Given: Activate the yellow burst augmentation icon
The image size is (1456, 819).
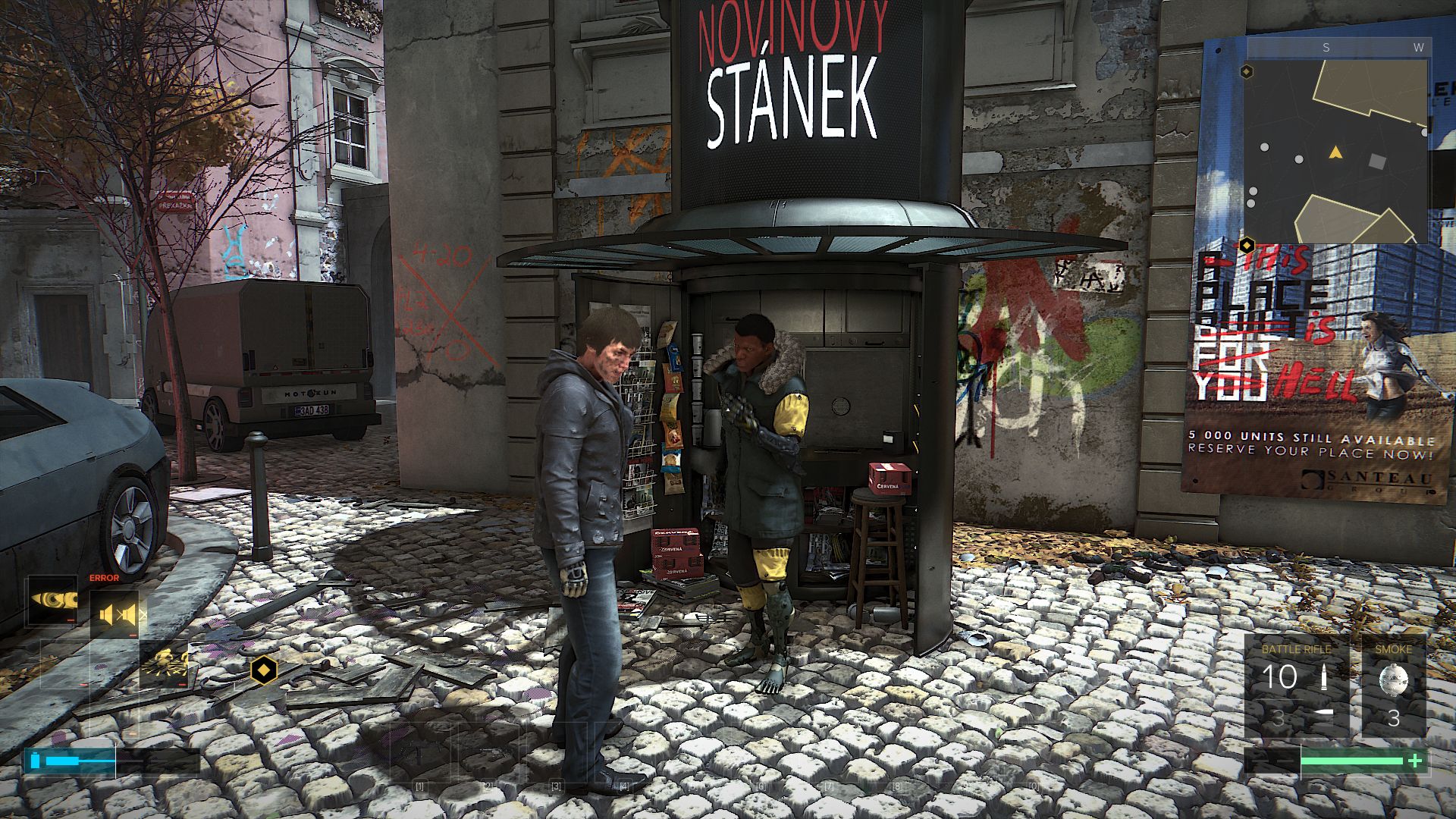Looking at the screenshot, I should (x=165, y=665).
